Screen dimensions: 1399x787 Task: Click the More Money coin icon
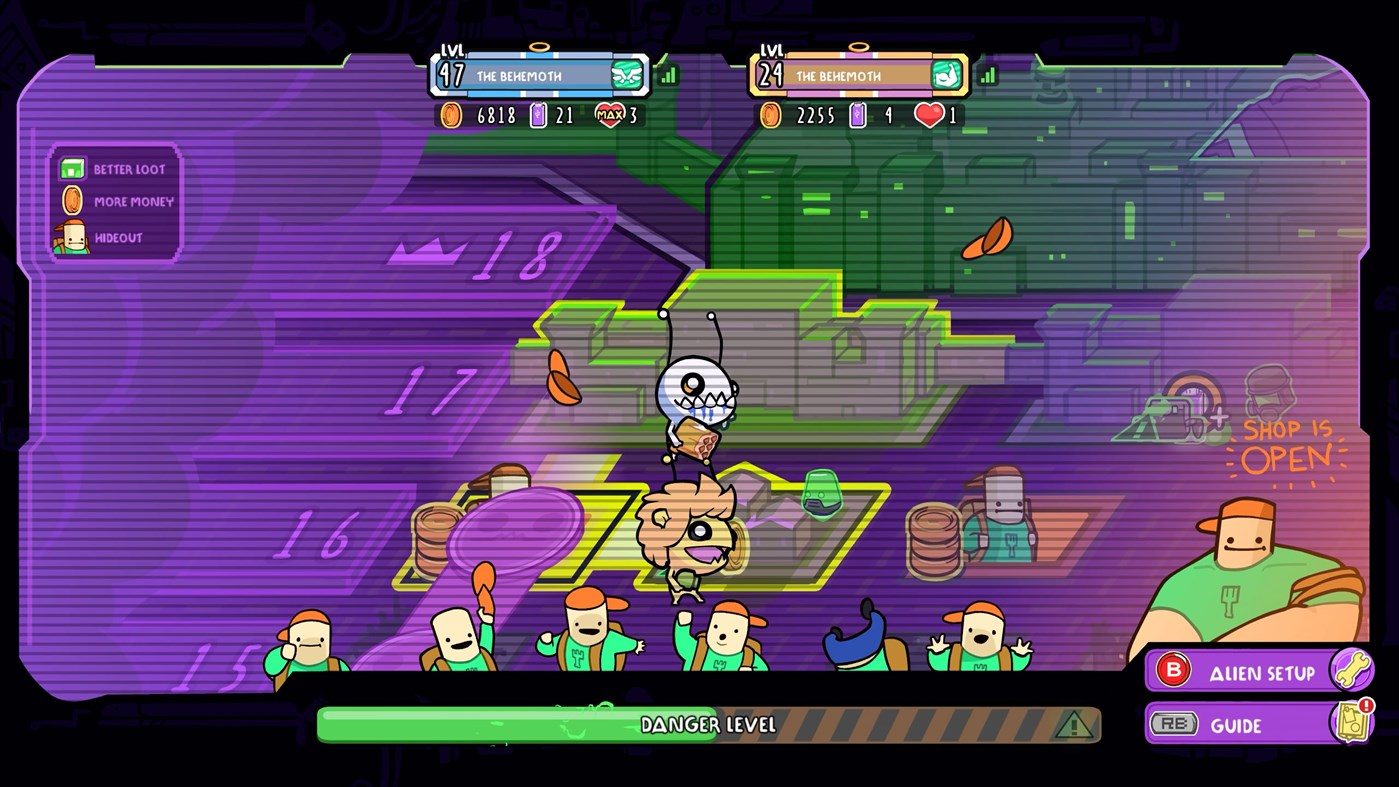pyautogui.click(x=72, y=202)
